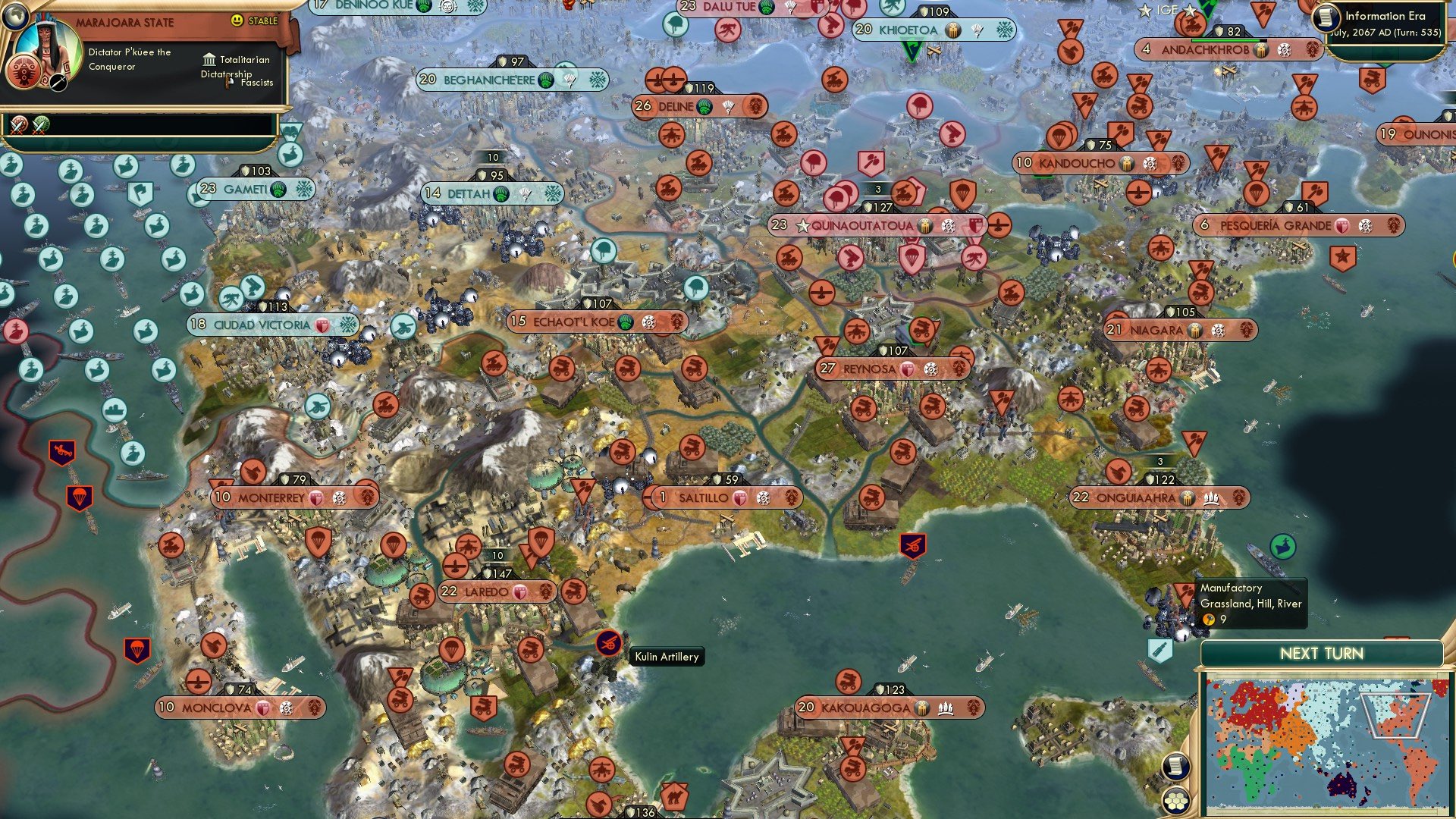Toggle strategic view with the hex grid icon
The image size is (1456, 819).
[1175, 801]
